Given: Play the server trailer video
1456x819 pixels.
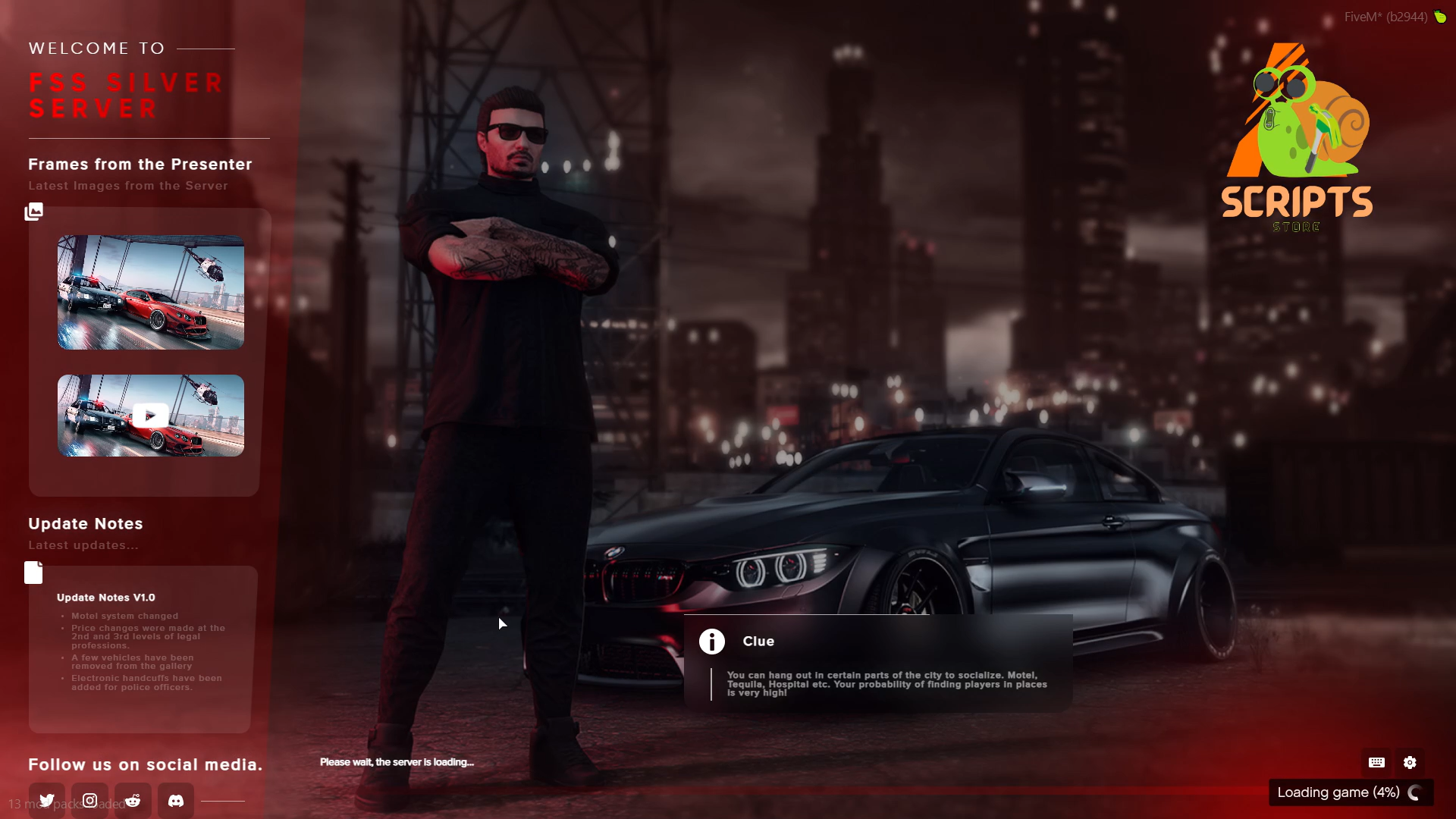Looking at the screenshot, I should (150, 415).
